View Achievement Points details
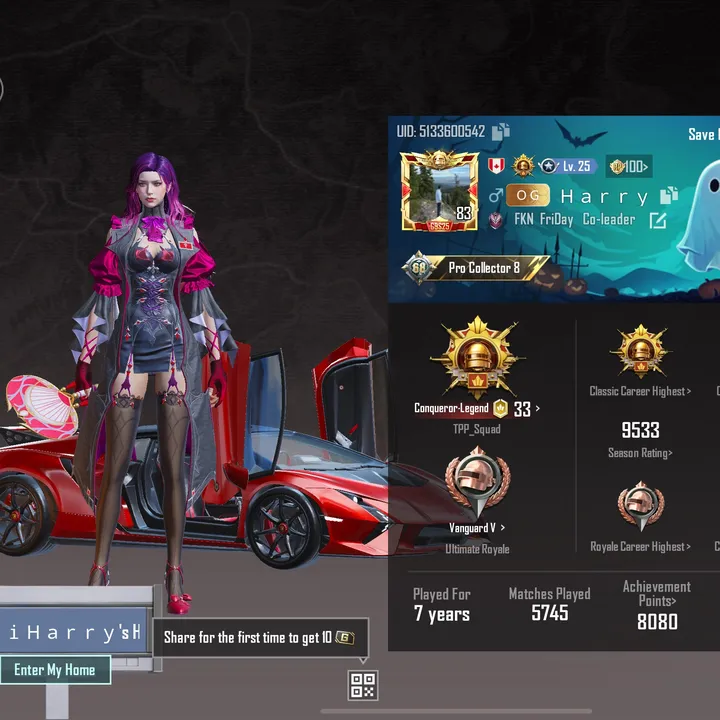Image resolution: width=720 pixels, height=720 pixels. (x=656, y=594)
